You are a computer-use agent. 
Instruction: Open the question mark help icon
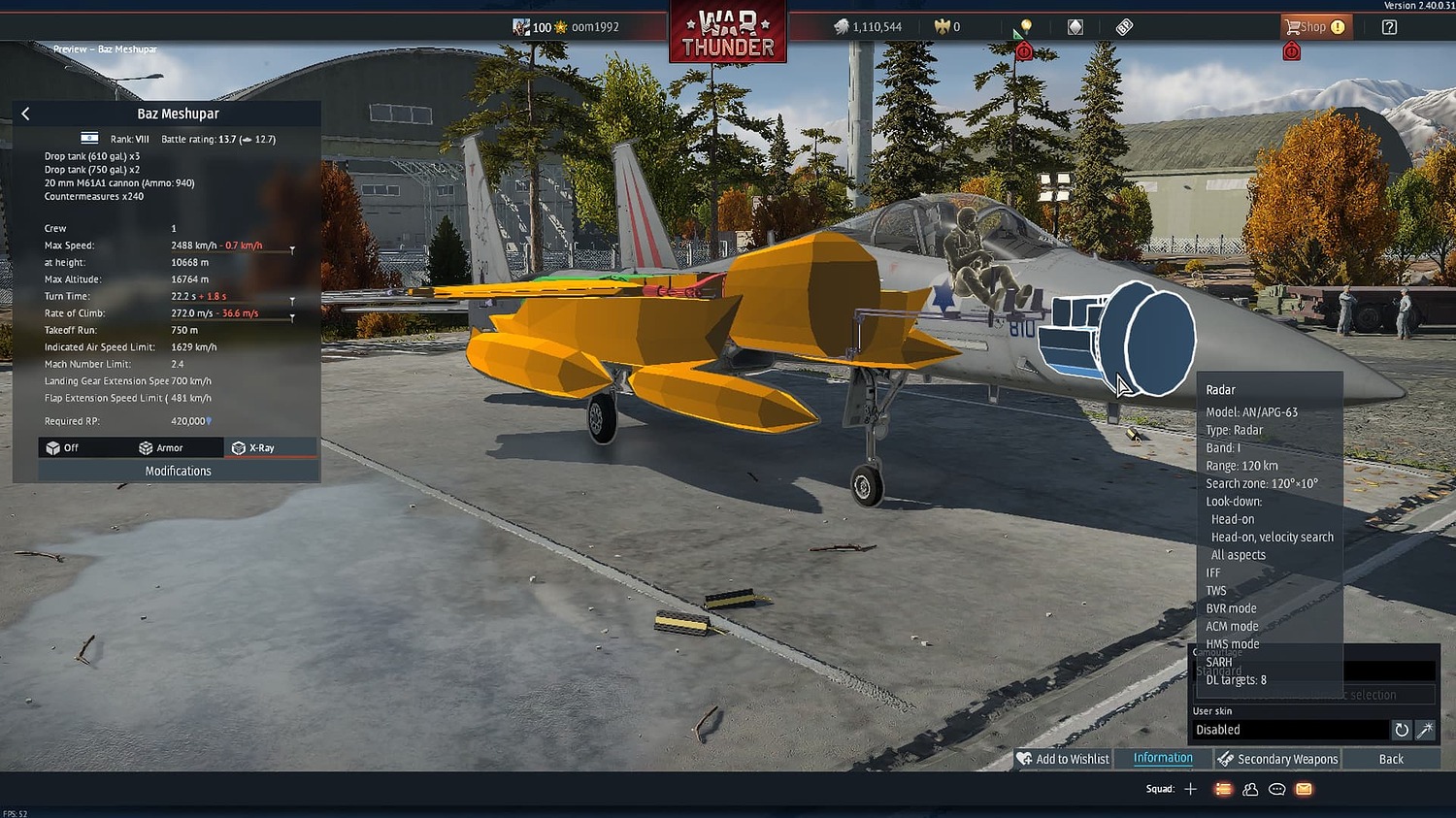point(1388,27)
